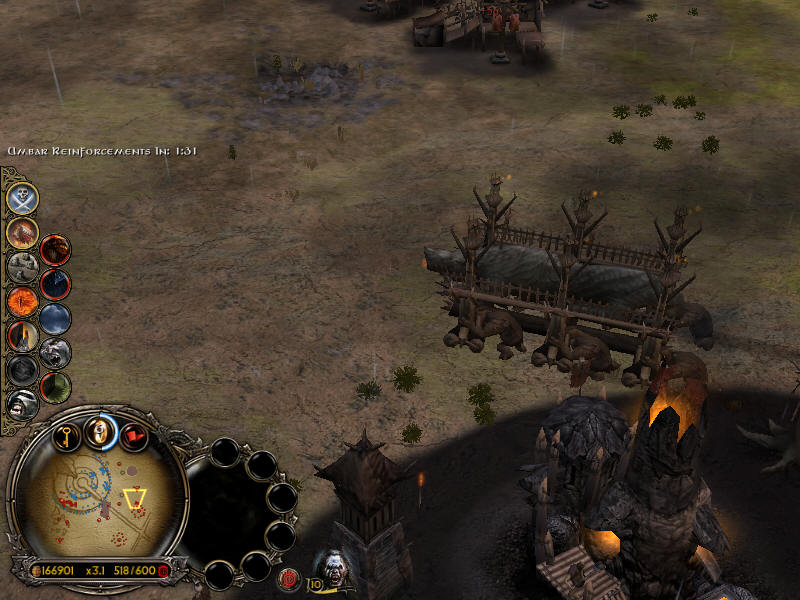Click the golden key options button
This screenshot has width=800, height=600.
67,437
